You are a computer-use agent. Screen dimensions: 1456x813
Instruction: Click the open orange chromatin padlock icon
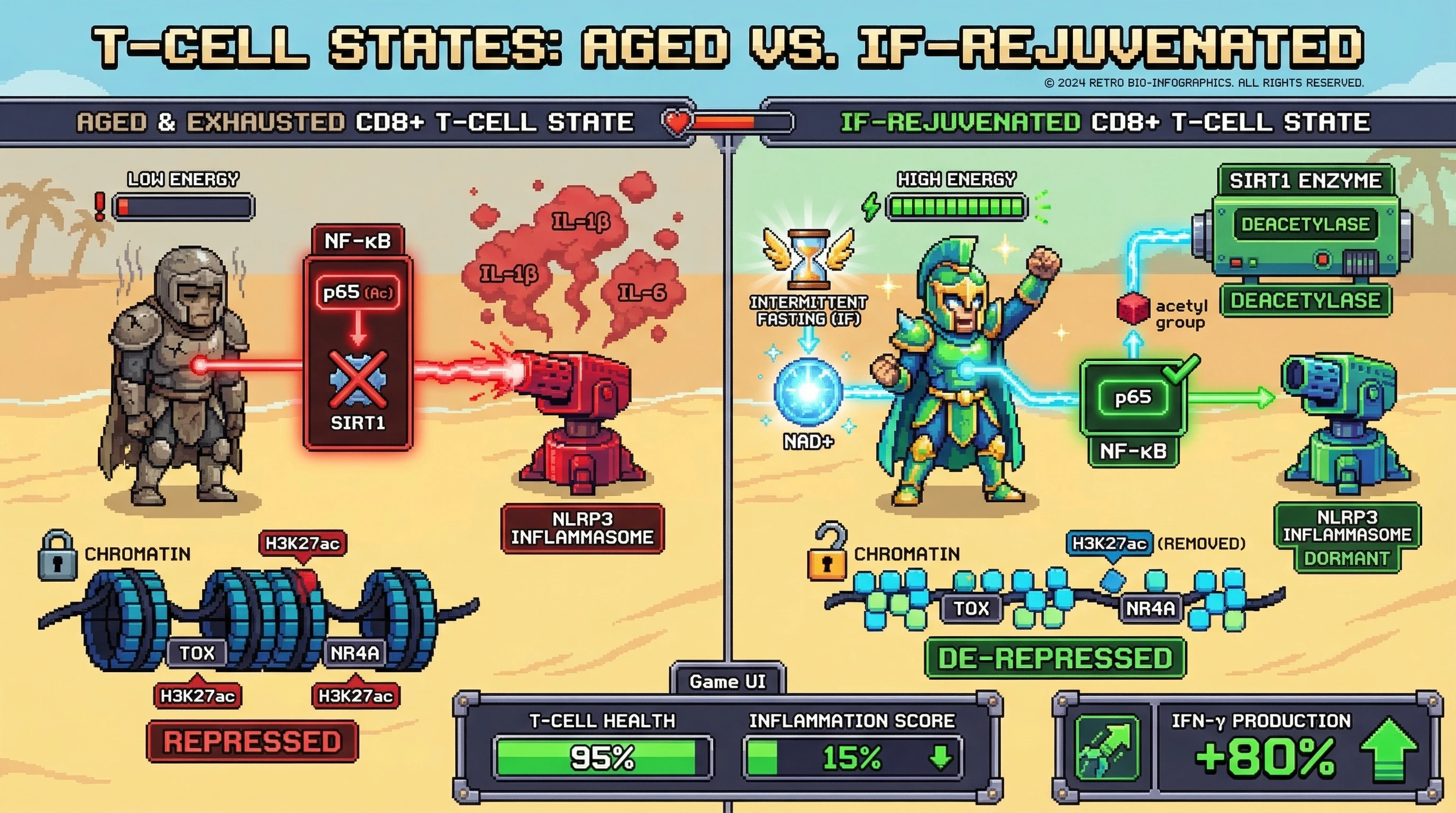tap(828, 554)
